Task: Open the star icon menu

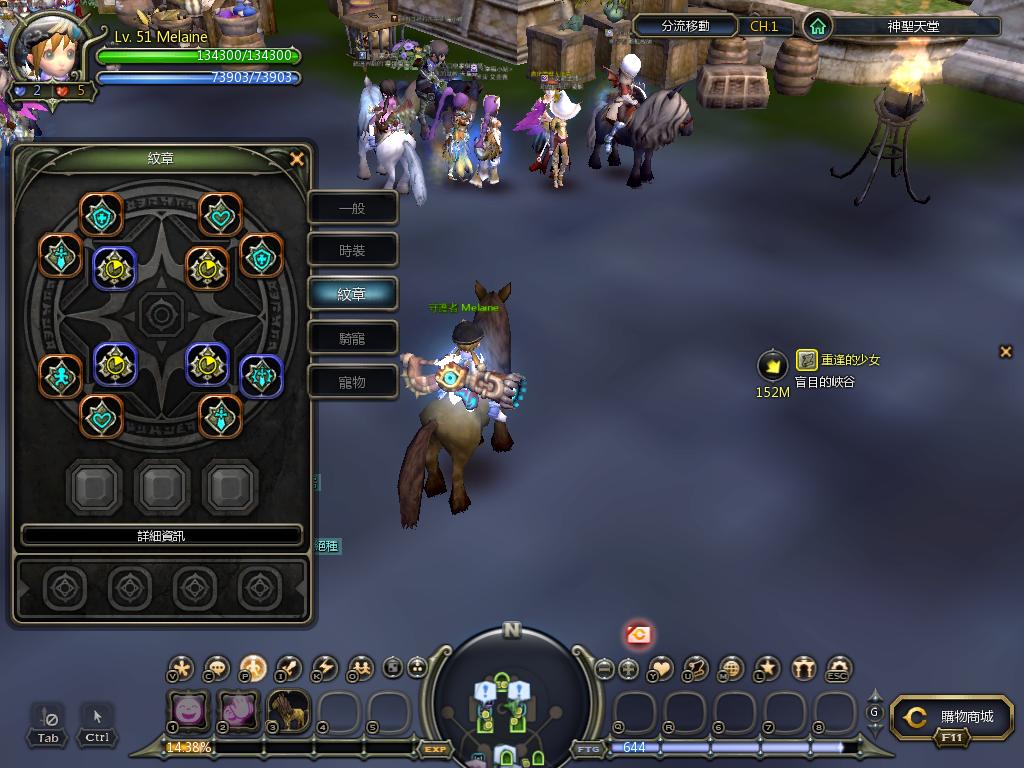Action: coord(767,669)
